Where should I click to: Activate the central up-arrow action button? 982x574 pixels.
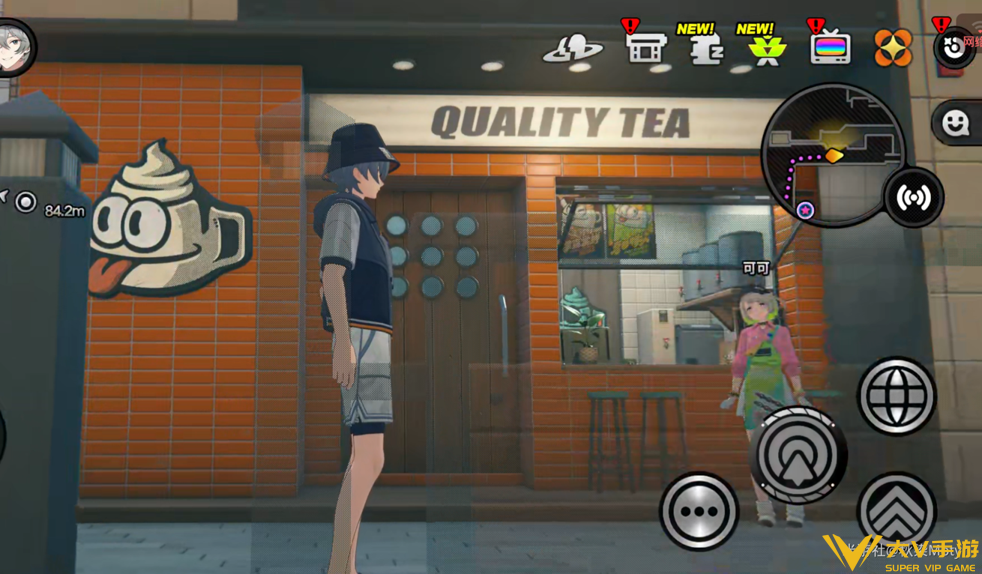799,455
